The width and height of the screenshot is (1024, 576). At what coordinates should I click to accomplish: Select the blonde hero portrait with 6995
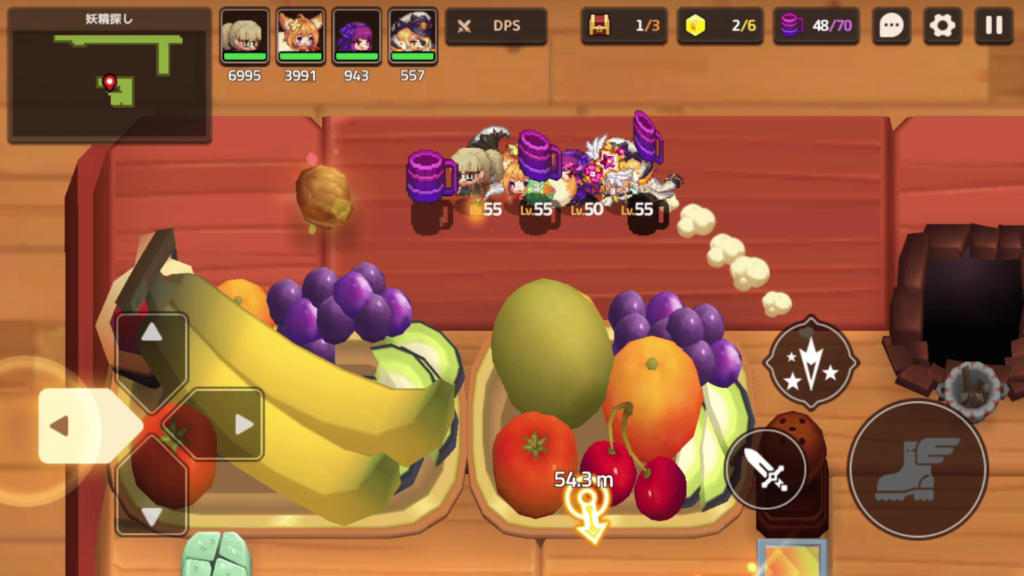[x=245, y=37]
